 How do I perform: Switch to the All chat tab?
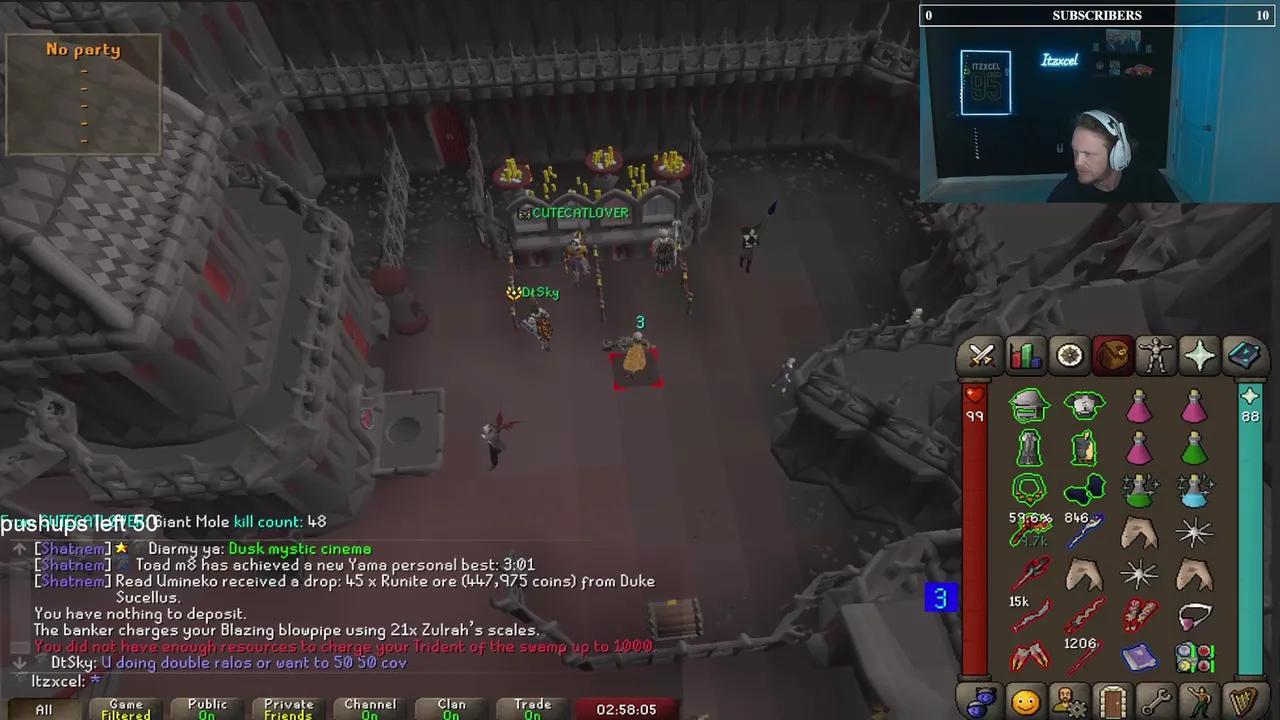43,708
